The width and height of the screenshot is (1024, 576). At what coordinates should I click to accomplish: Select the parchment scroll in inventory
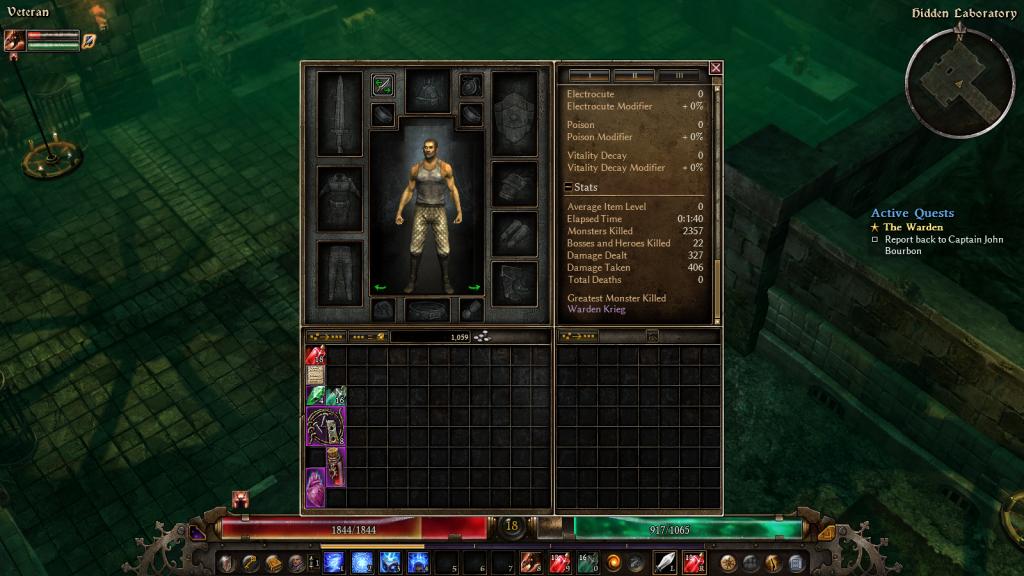[315, 376]
